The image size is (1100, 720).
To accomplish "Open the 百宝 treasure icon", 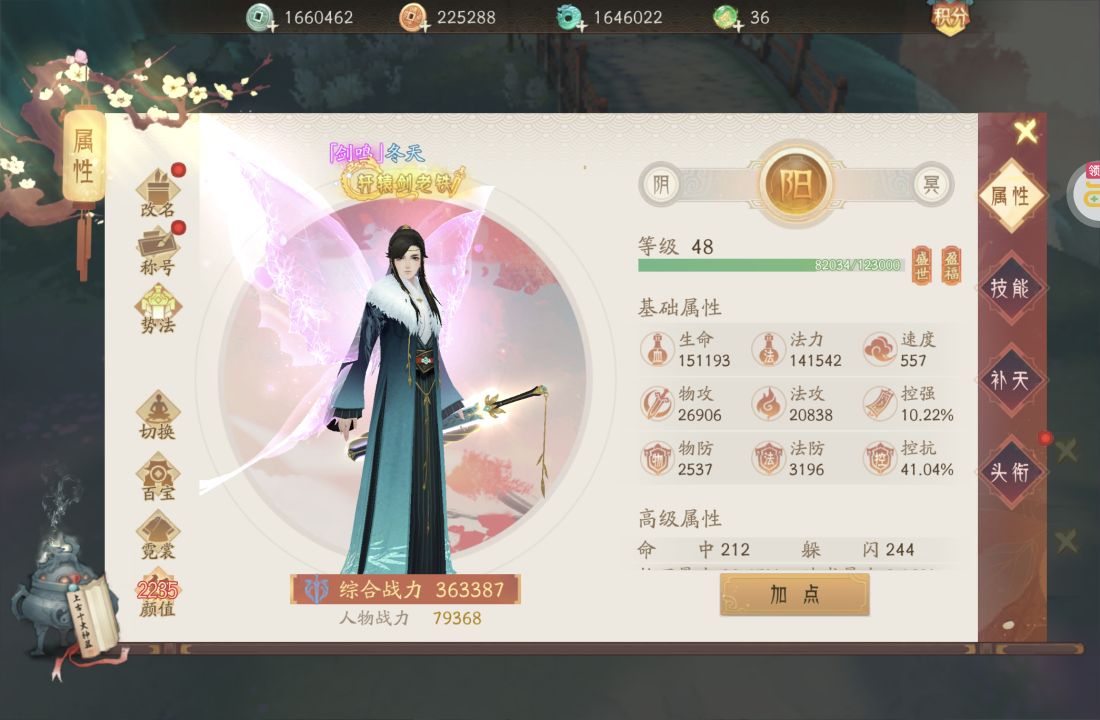I will (158, 476).
